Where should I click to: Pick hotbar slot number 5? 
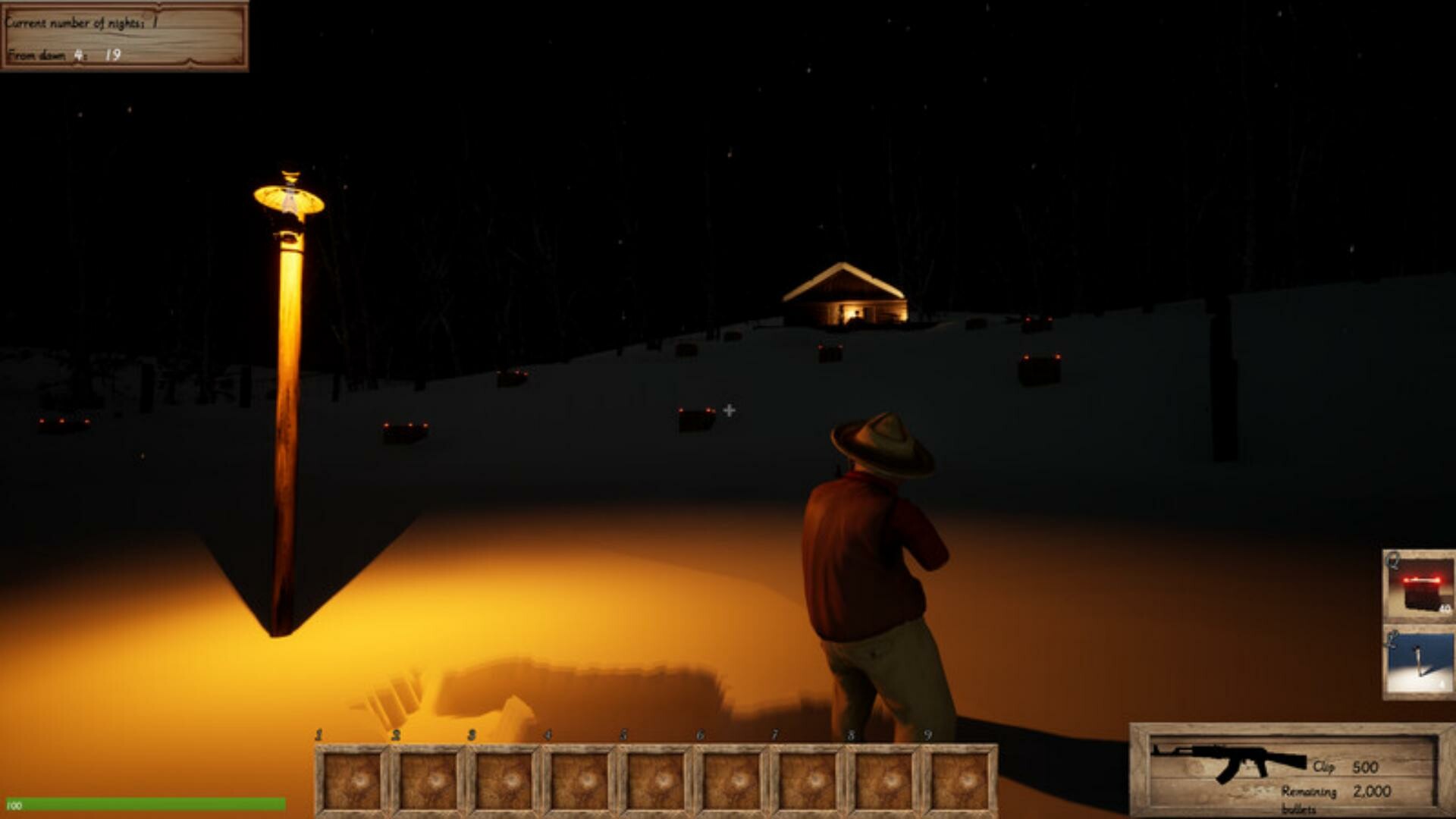[656, 780]
